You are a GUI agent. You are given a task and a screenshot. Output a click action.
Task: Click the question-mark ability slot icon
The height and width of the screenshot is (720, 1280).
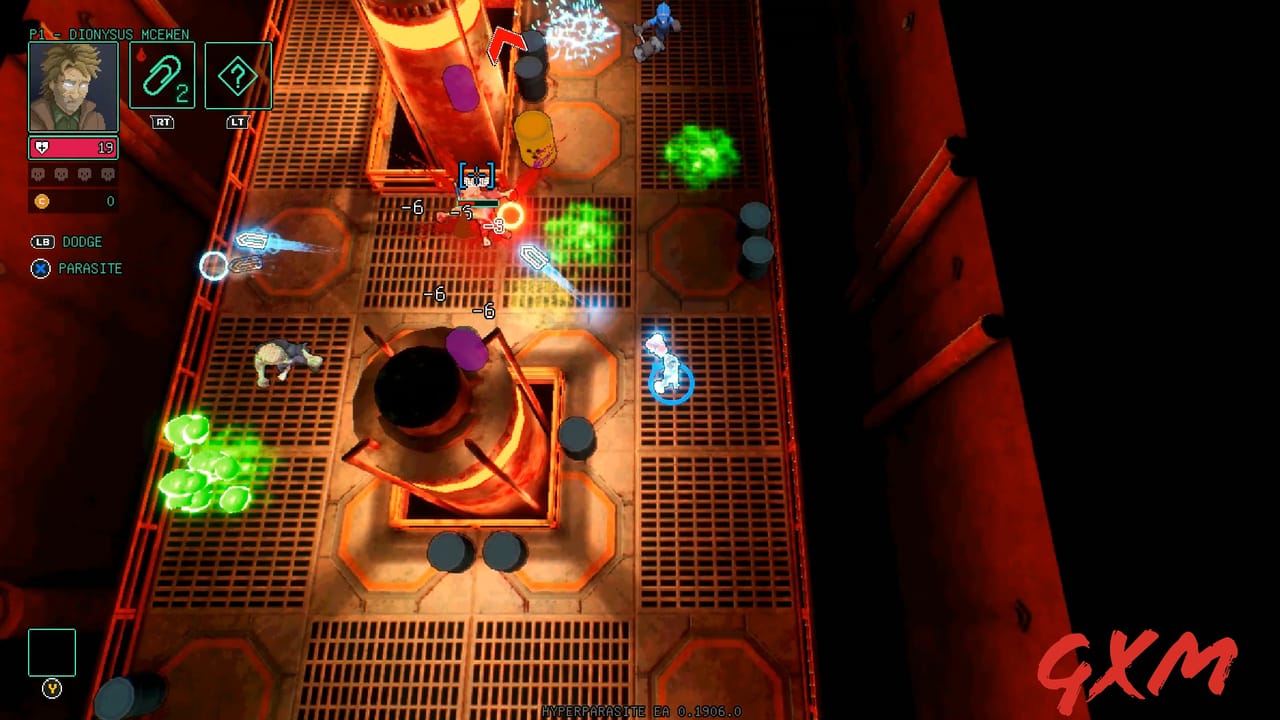238,74
